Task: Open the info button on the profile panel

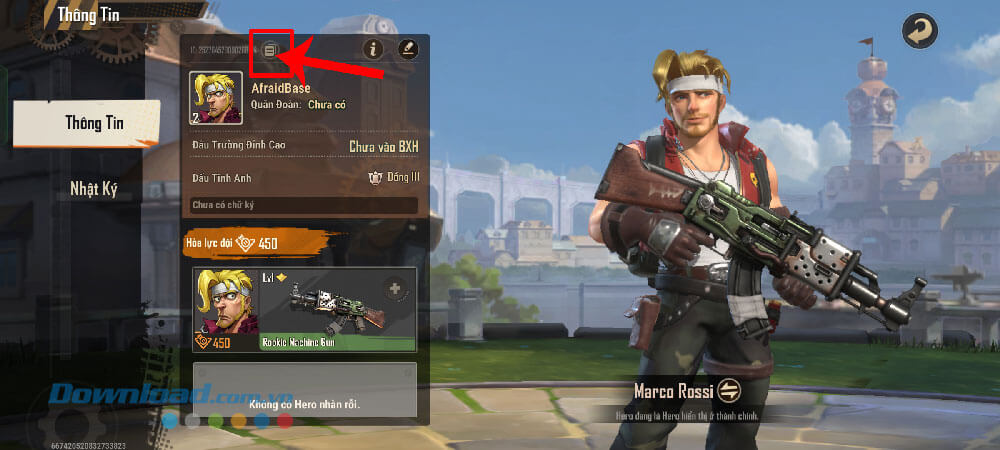Action: pyautogui.click(x=374, y=48)
